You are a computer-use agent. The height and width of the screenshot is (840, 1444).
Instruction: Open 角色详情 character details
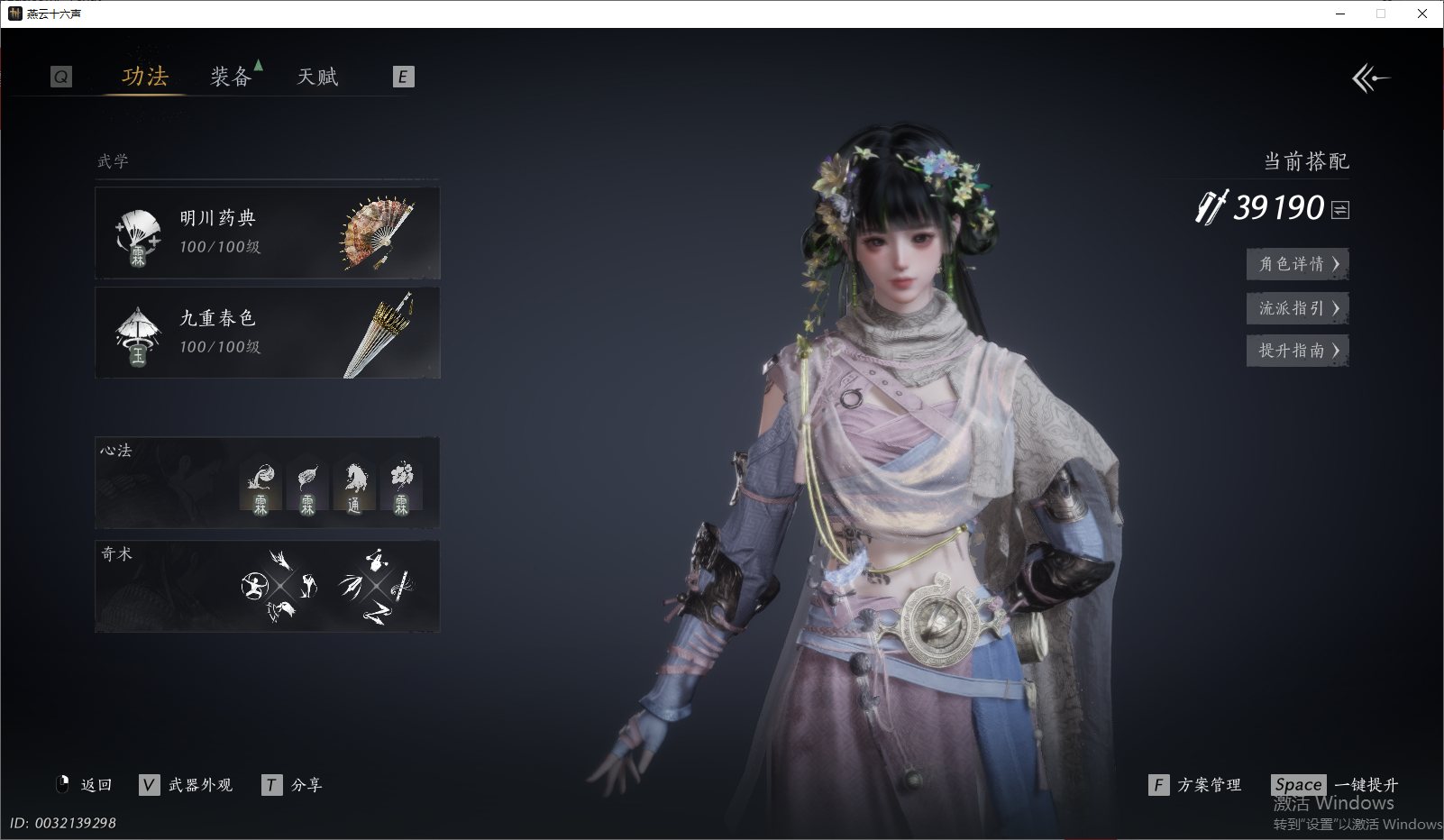[x=1297, y=264]
